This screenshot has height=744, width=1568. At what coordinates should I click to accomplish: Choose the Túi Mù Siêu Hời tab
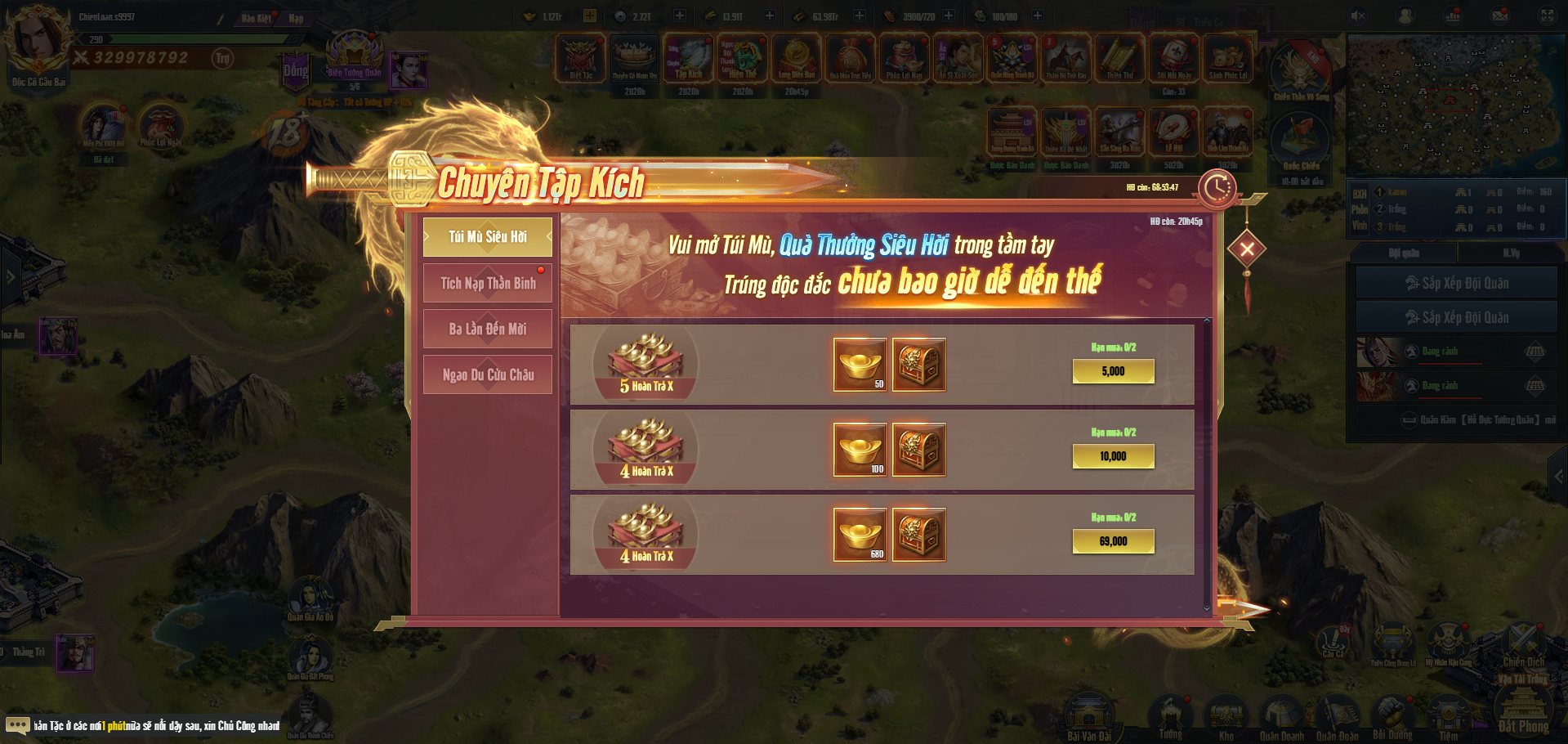(488, 237)
